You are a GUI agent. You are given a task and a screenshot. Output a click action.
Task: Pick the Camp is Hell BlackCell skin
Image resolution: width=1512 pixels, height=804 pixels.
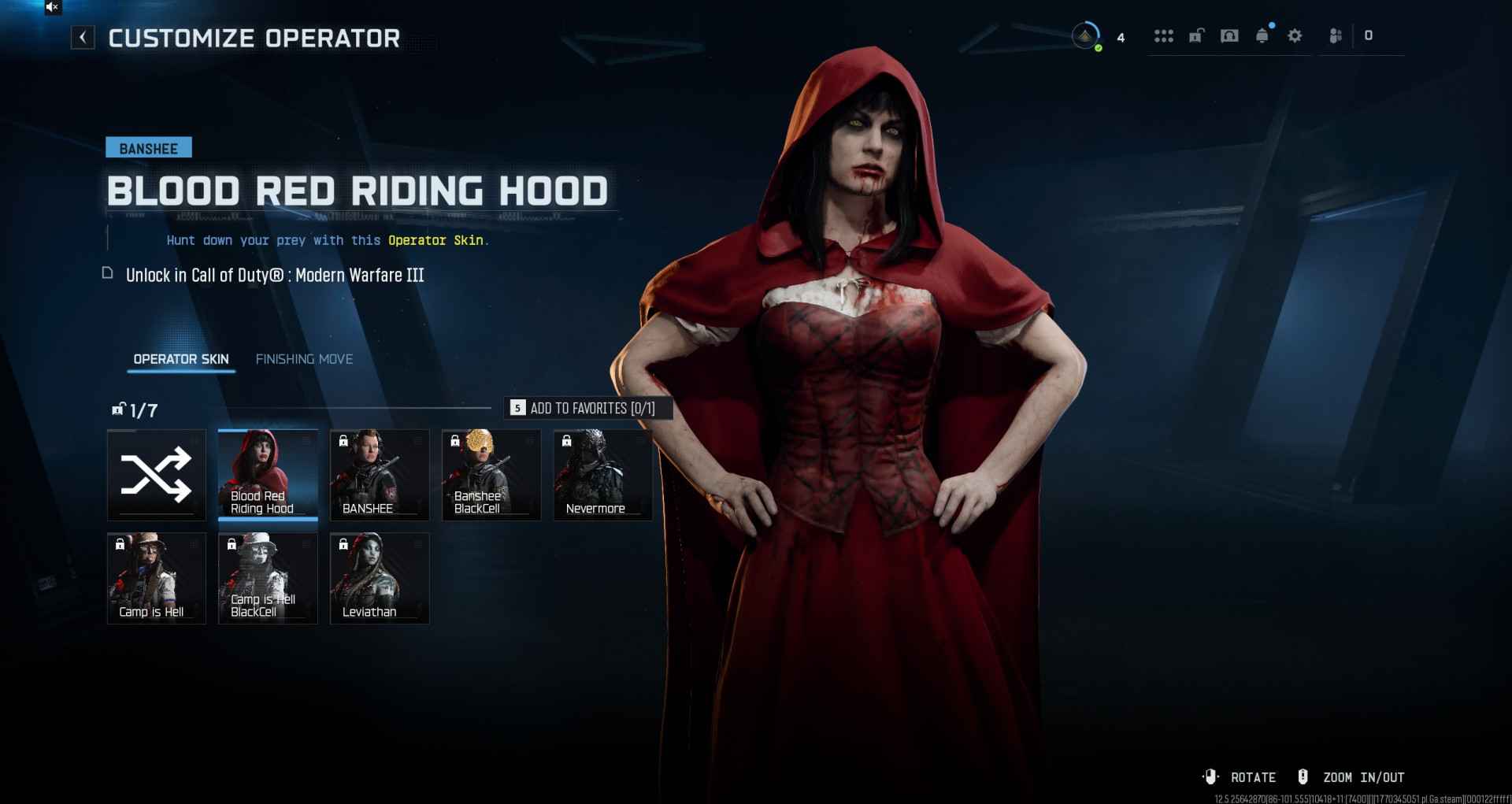tap(268, 578)
